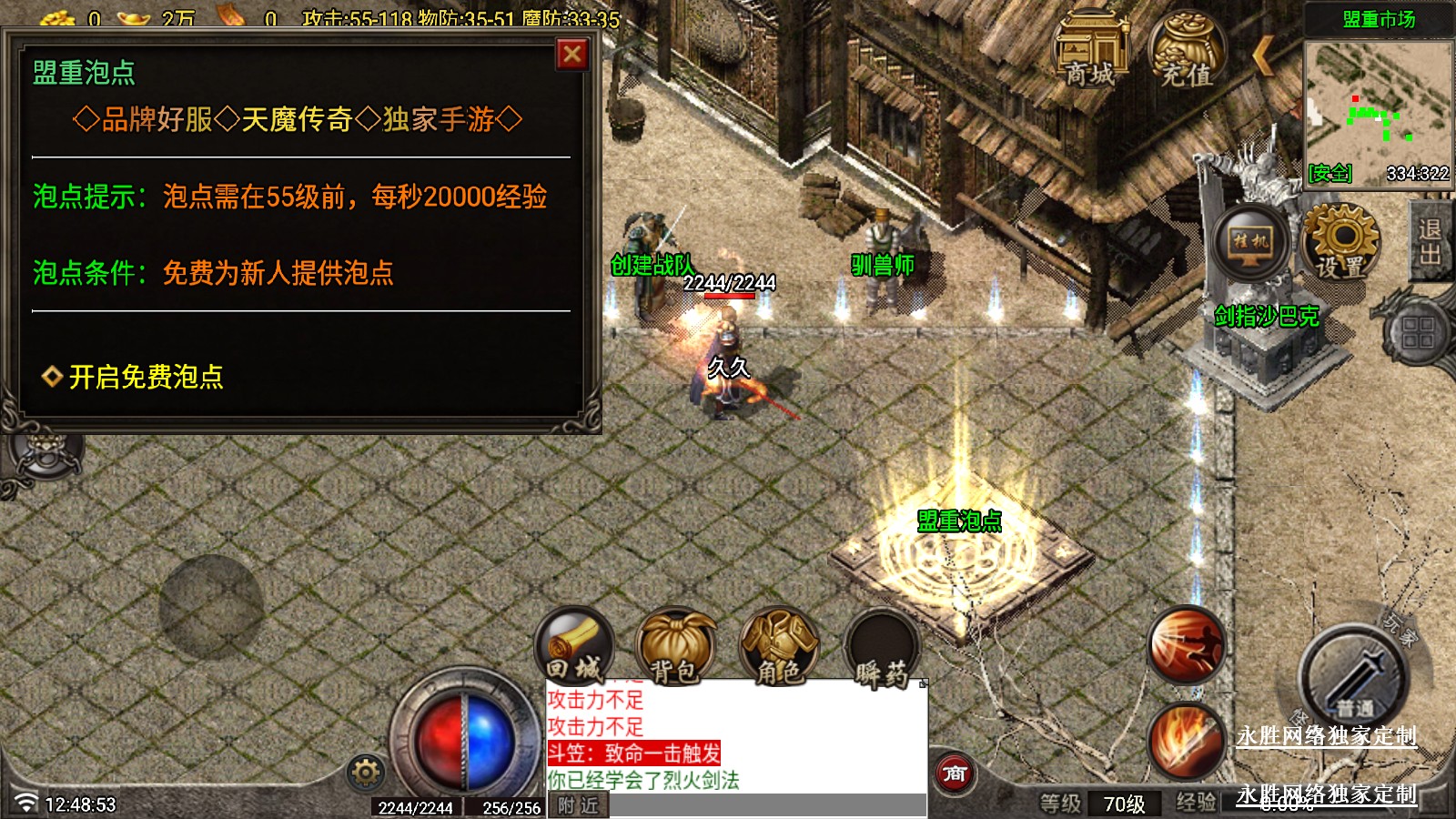Image resolution: width=1456 pixels, height=819 pixels.
Task: Open the small gear beside health orb
Action: pos(366,773)
